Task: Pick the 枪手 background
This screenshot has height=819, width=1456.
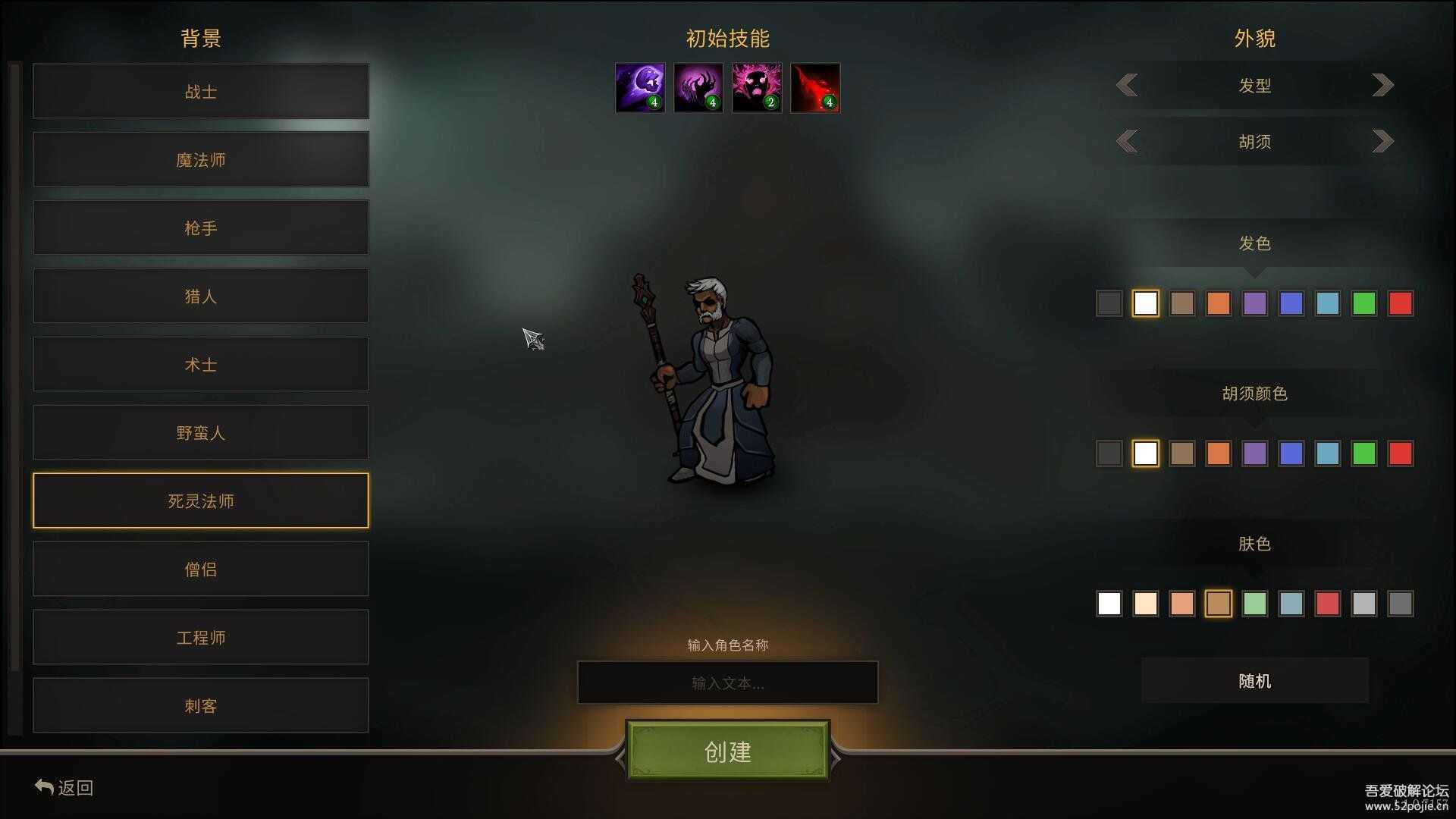Action: tap(201, 228)
